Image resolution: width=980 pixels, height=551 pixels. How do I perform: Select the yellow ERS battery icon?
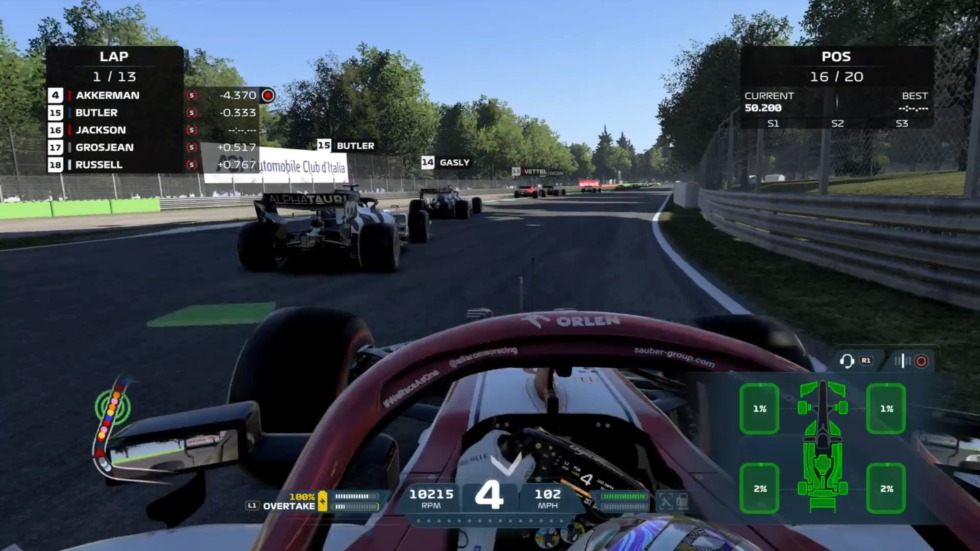pos(323,499)
